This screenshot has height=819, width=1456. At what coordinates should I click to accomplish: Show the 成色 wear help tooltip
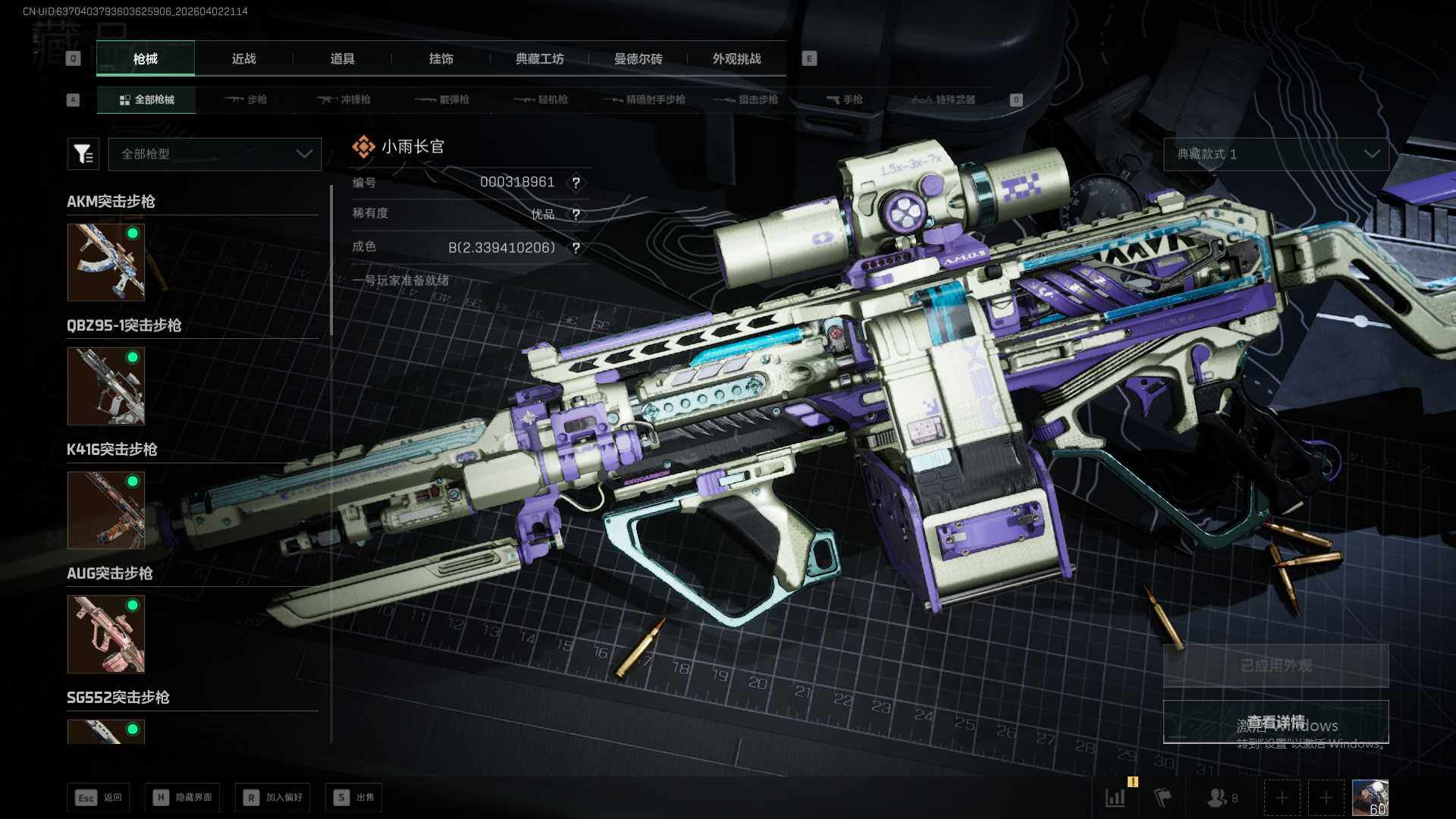point(576,248)
